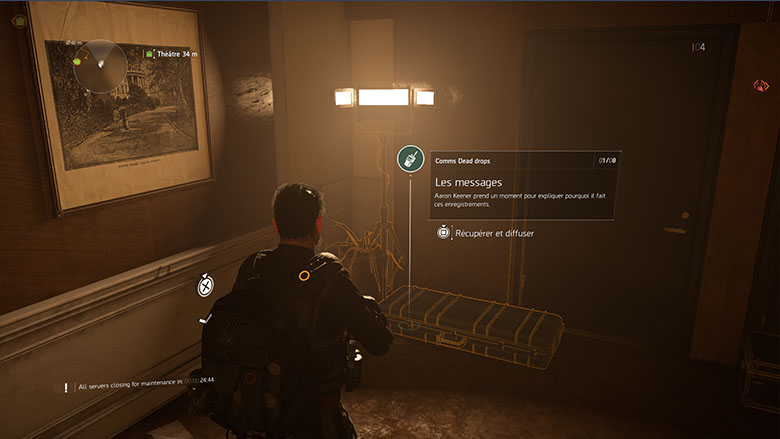Click the red threat indicator on right edge
780x439 pixels.
[x=761, y=87]
